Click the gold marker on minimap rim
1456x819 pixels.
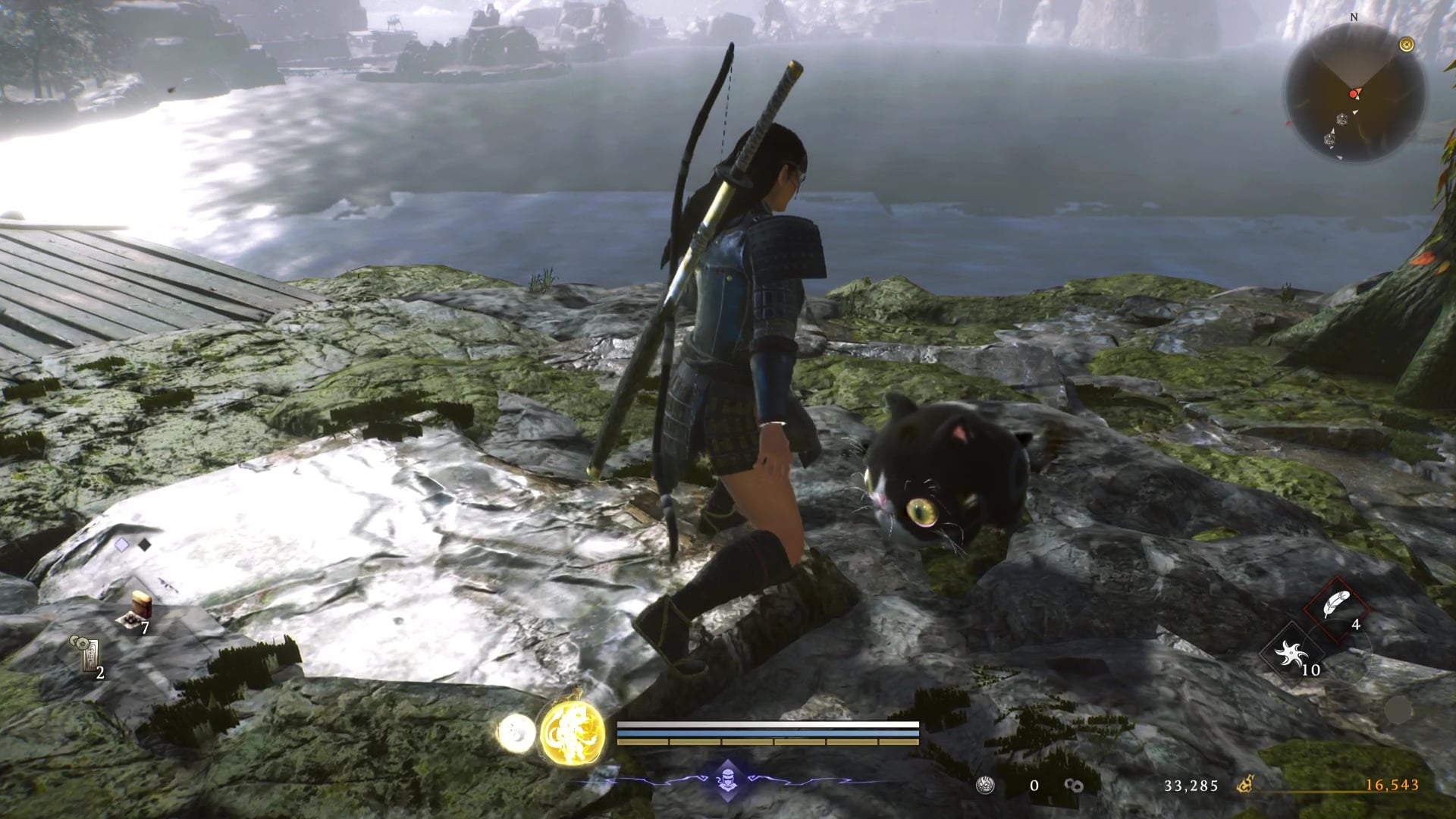tap(1407, 45)
